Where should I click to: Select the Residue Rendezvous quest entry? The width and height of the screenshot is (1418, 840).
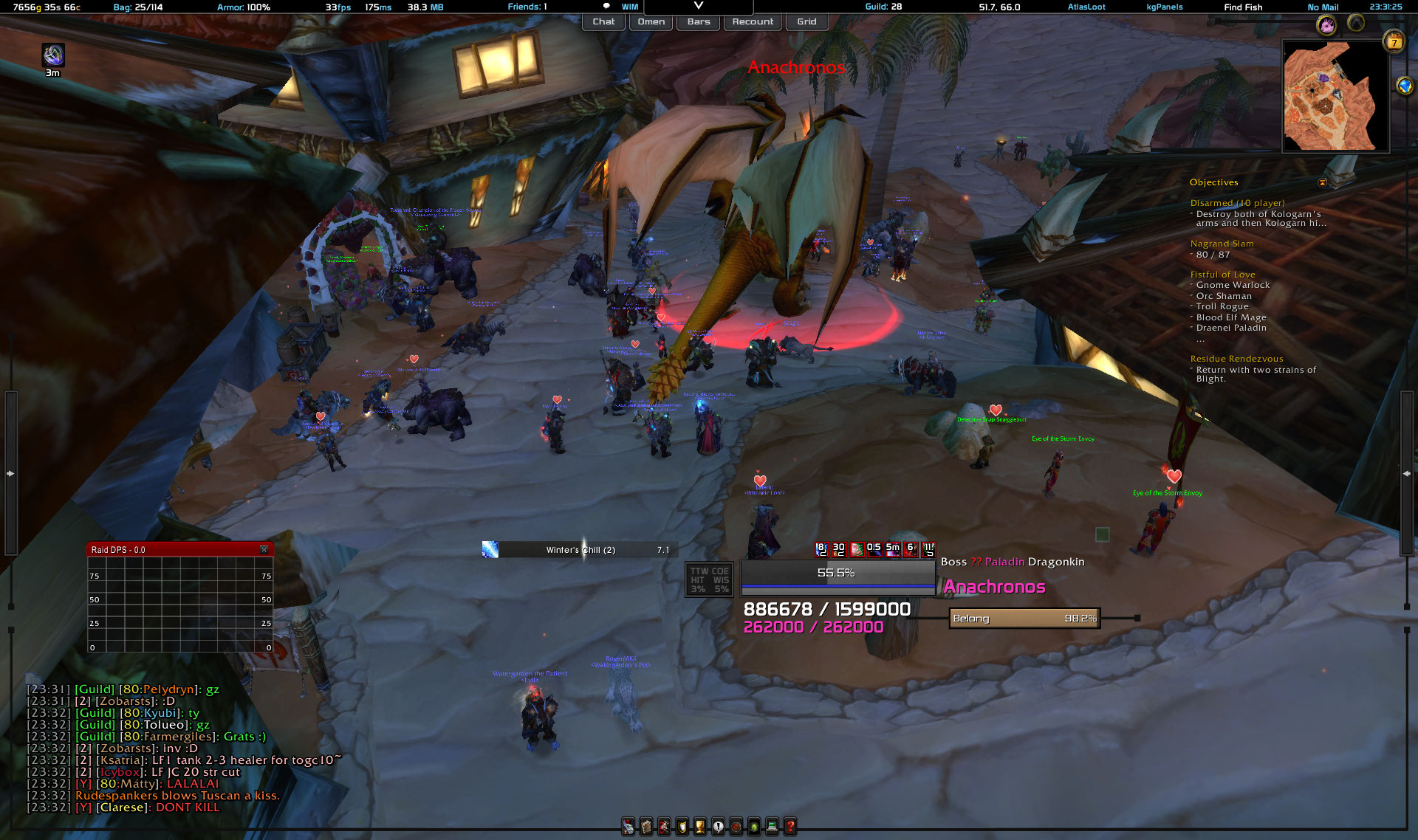1236,359
